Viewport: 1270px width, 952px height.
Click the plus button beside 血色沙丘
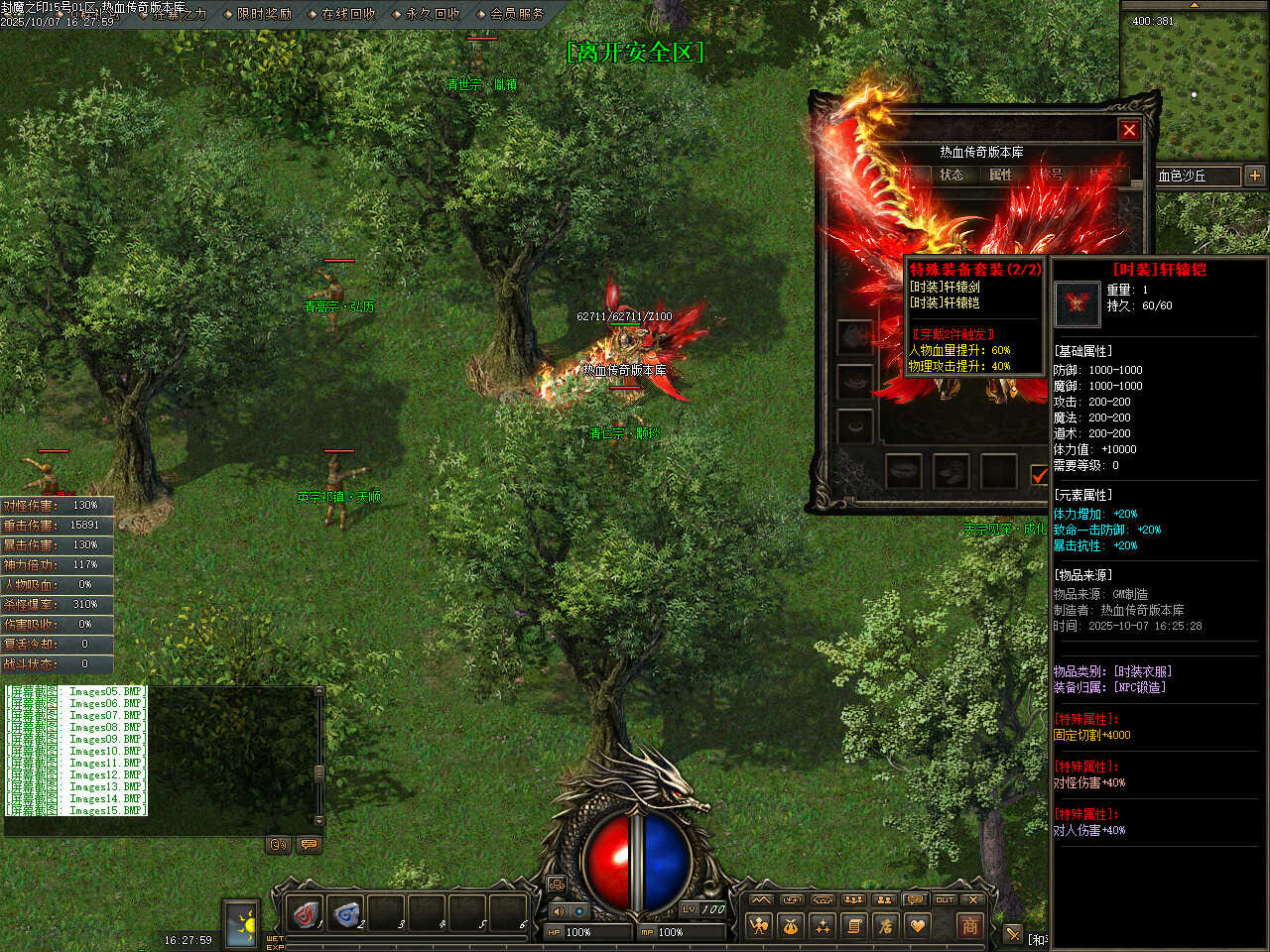click(x=1255, y=176)
